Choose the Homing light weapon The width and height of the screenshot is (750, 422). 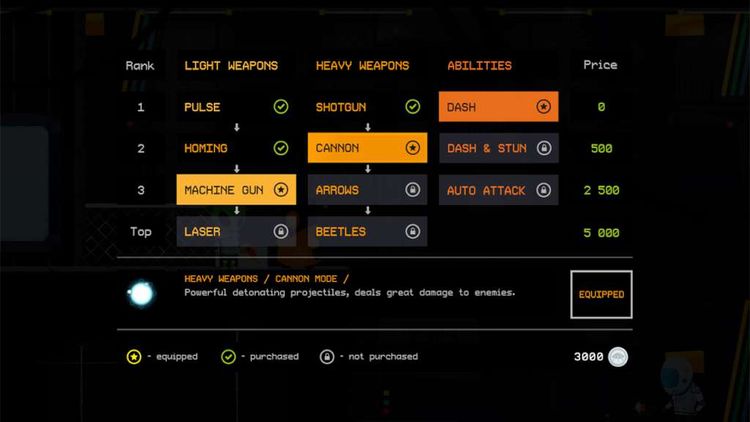coord(236,148)
